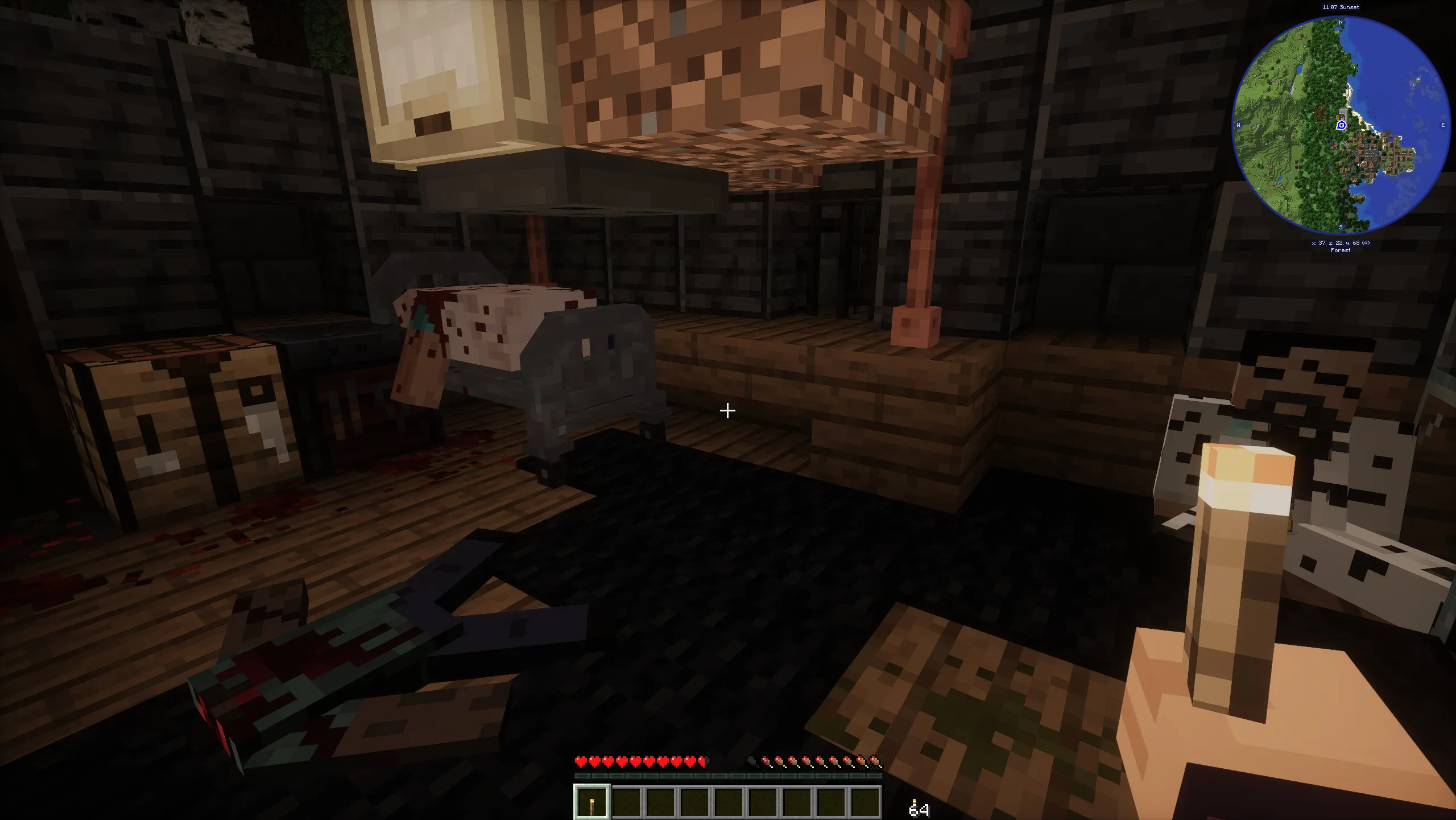Viewport: 1456px width, 820px height.
Task: Click the coordinates text below the minimap
Action: (1341, 242)
